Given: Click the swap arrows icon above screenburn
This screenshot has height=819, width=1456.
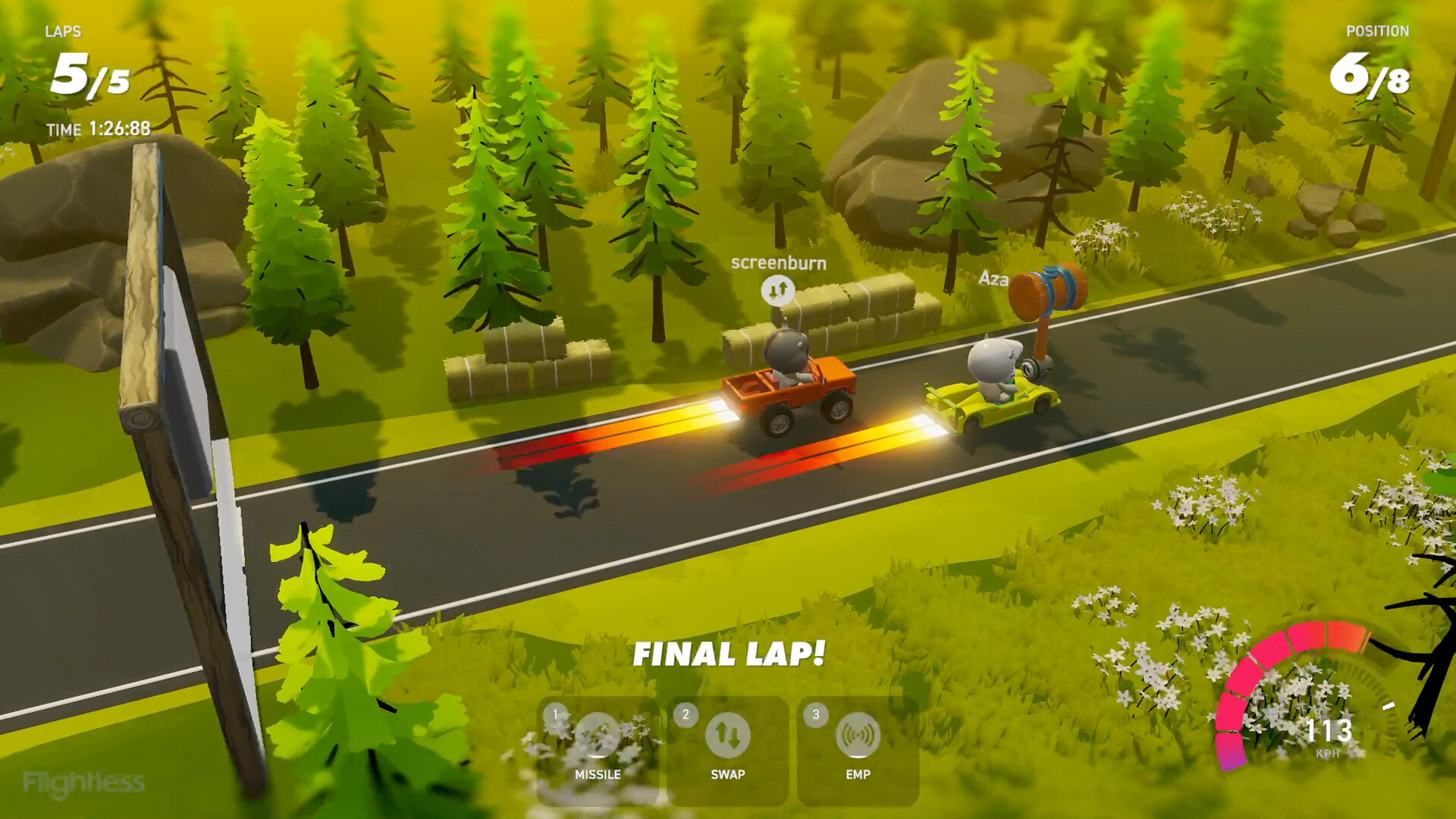Looking at the screenshot, I should (x=777, y=292).
